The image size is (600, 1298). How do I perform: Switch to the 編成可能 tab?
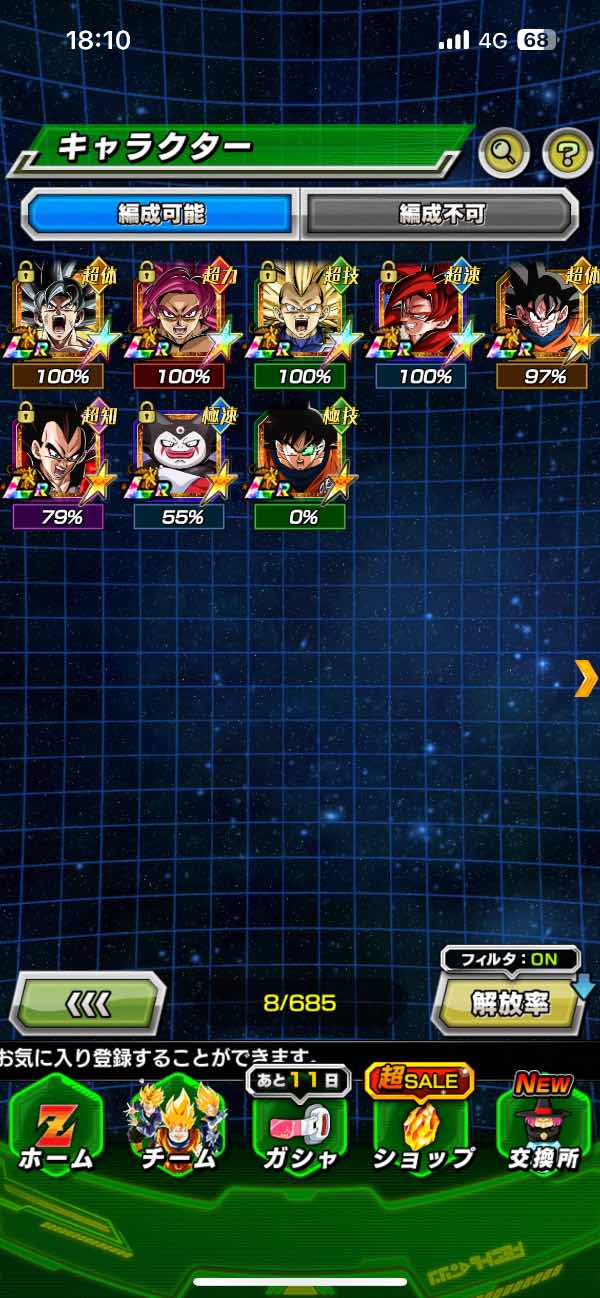[162, 213]
